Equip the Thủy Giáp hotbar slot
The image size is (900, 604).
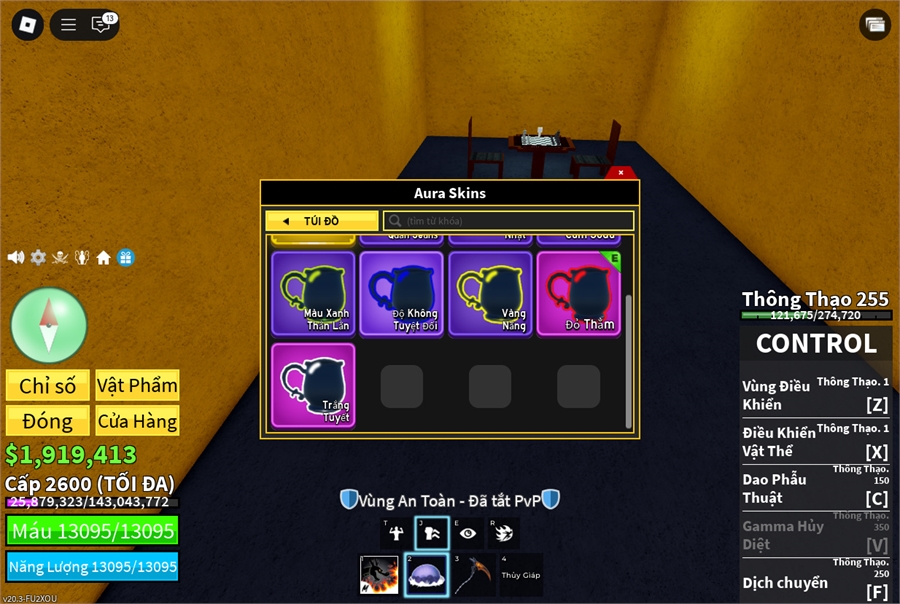521,575
